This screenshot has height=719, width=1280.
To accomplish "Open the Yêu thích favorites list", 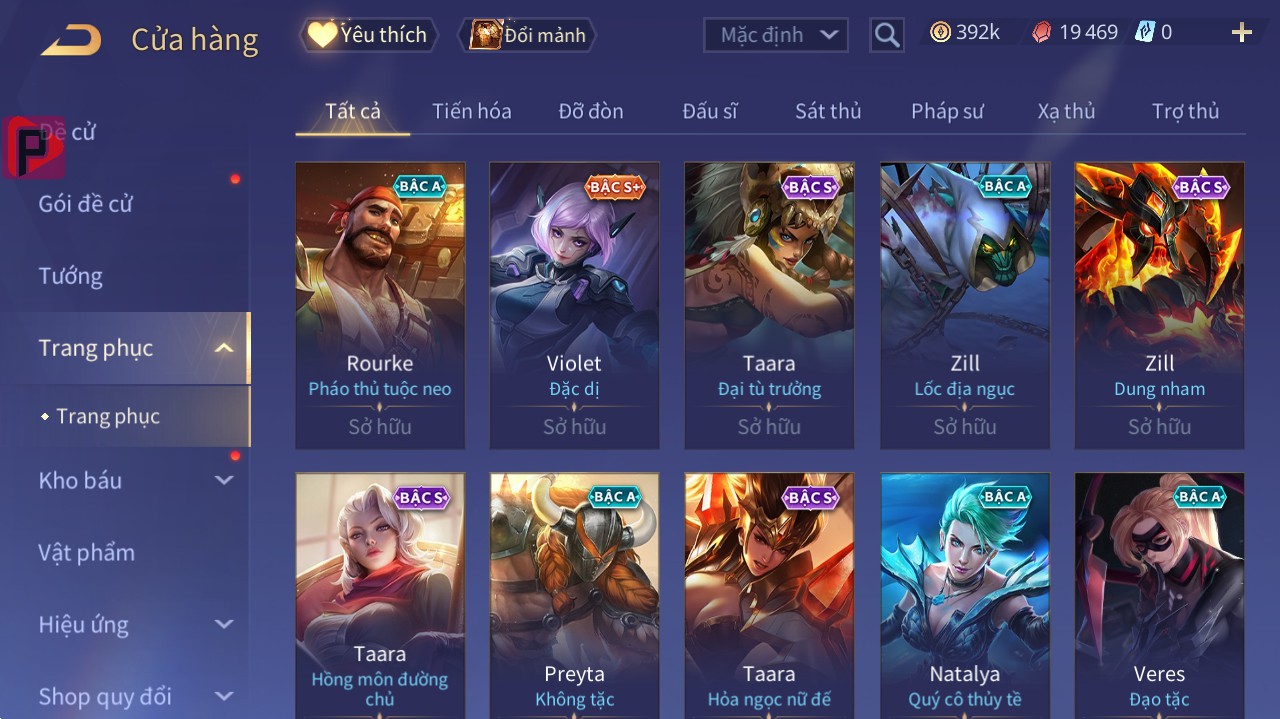I will 367,35.
